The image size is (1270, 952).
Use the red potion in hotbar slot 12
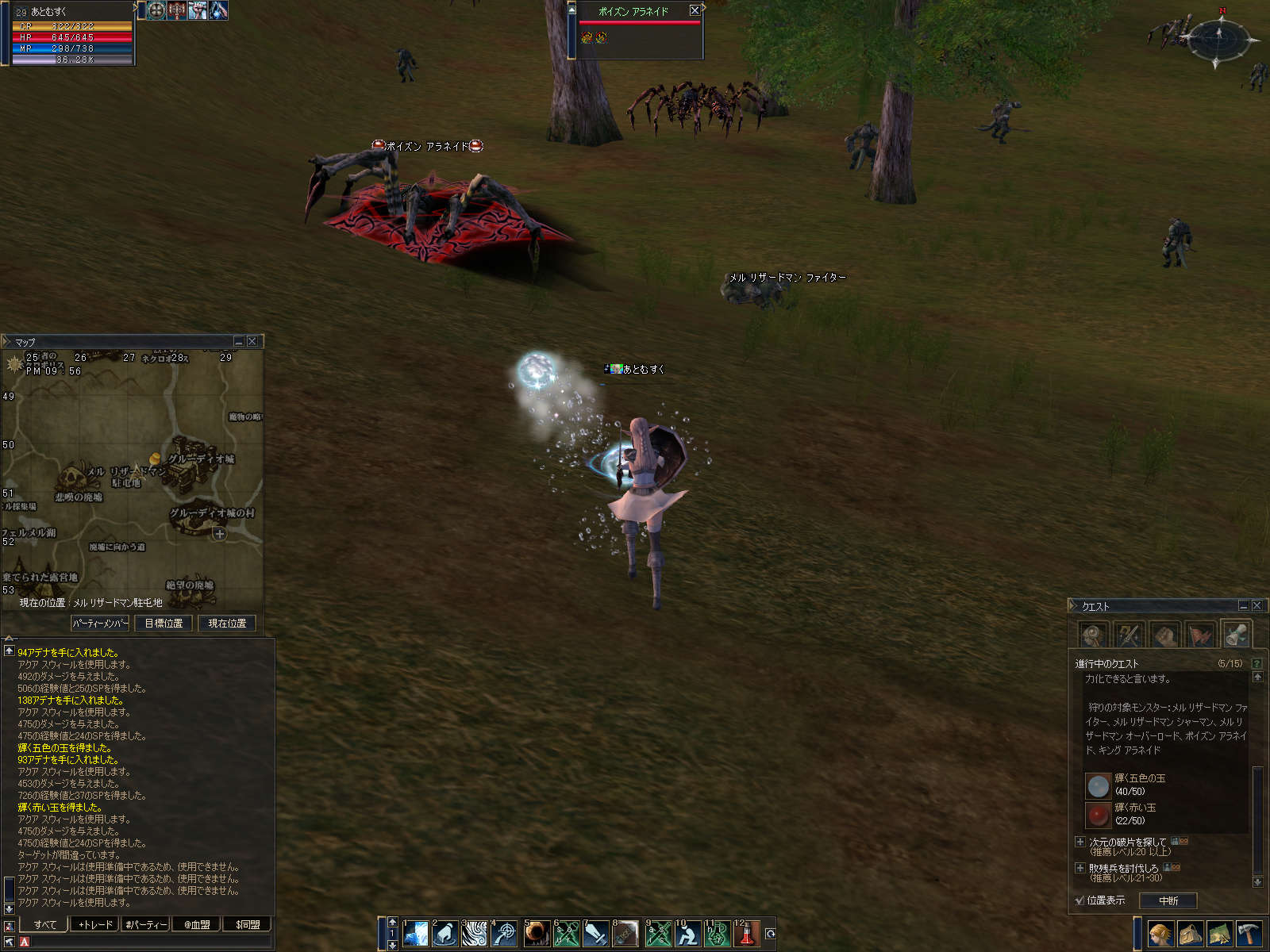(747, 934)
